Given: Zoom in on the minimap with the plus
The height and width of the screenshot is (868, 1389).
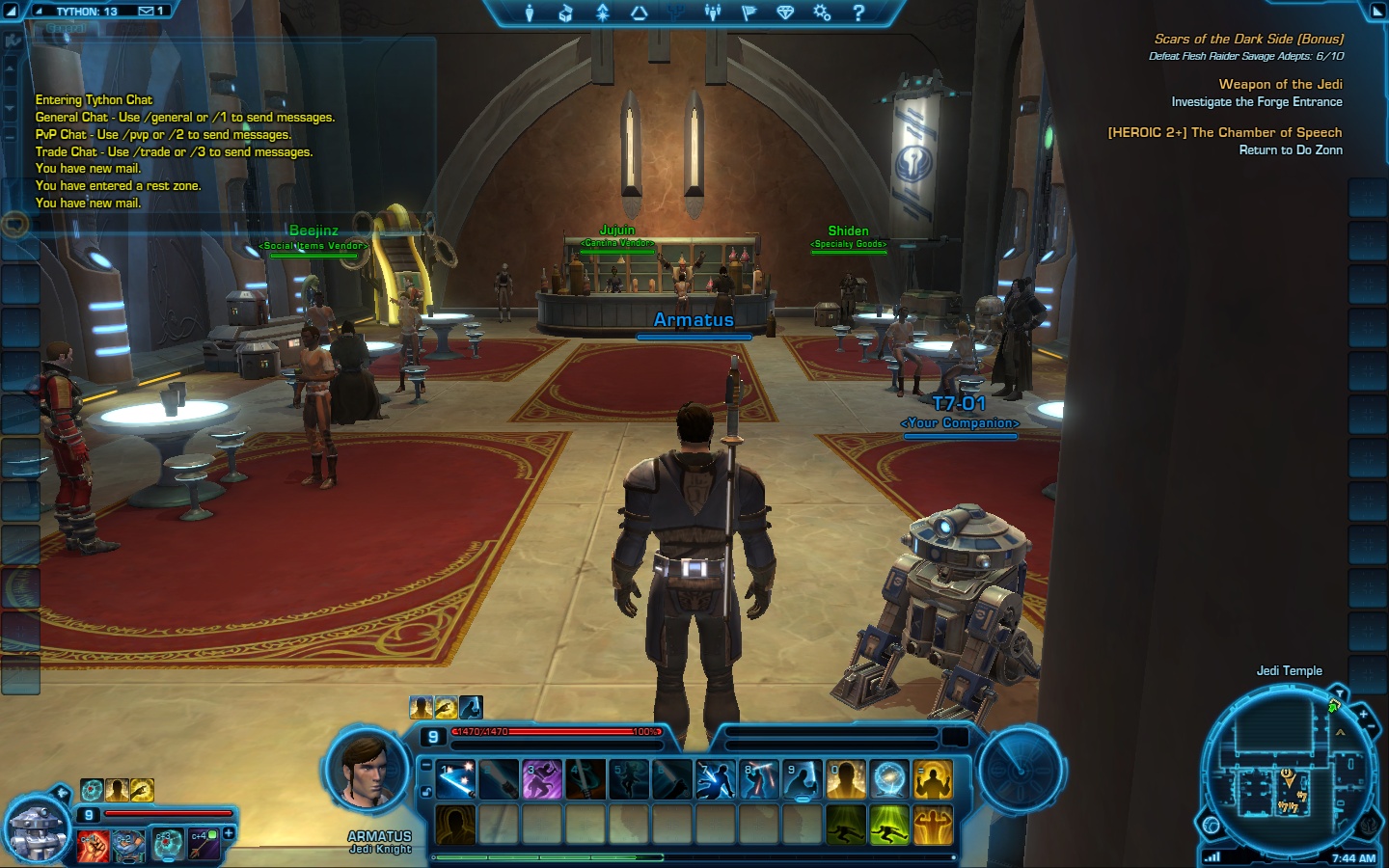Looking at the screenshot, I should pyautogui.click(x=1363, y=713).
